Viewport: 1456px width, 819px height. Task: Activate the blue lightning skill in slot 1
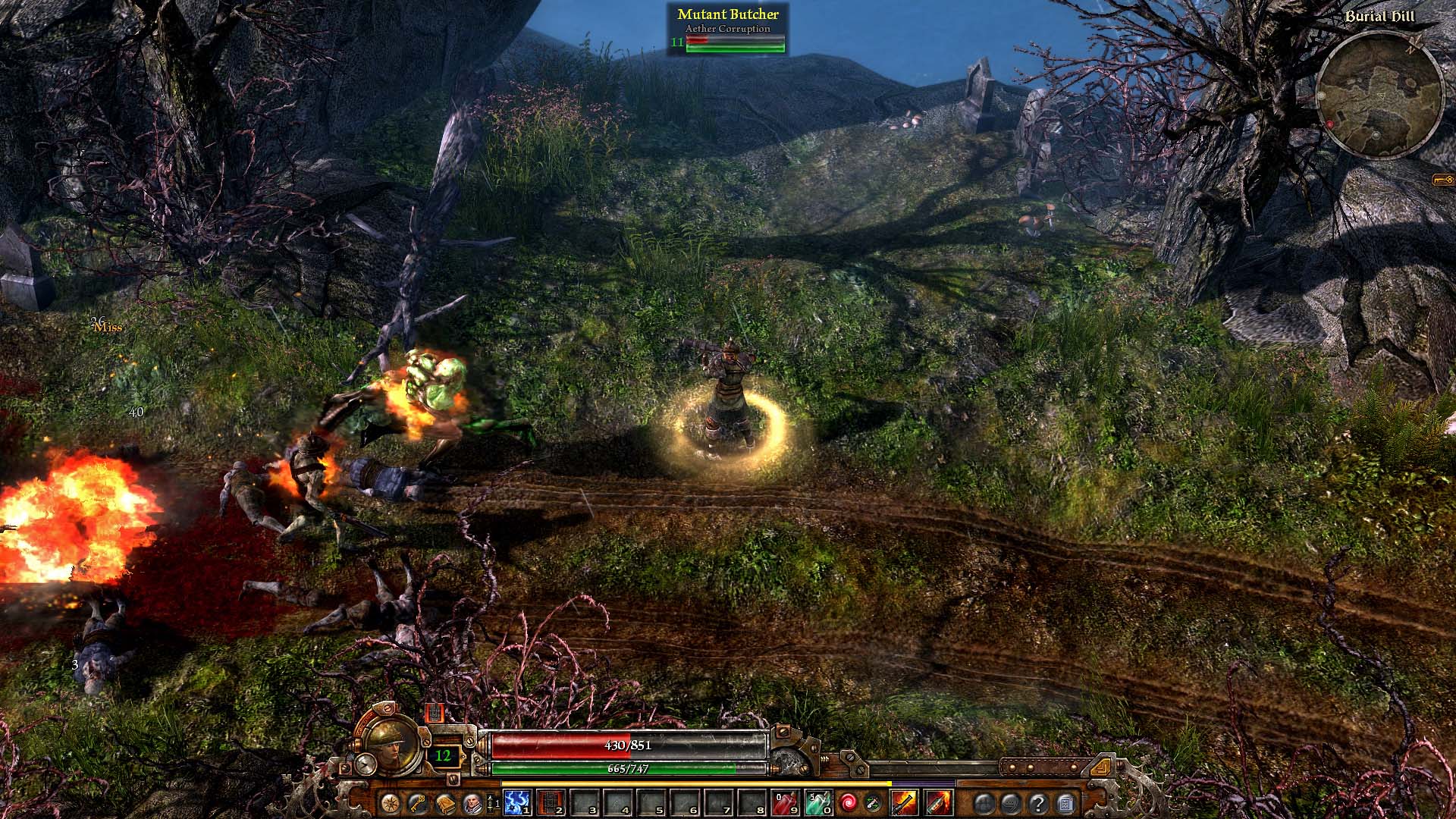tap(517, 802)
